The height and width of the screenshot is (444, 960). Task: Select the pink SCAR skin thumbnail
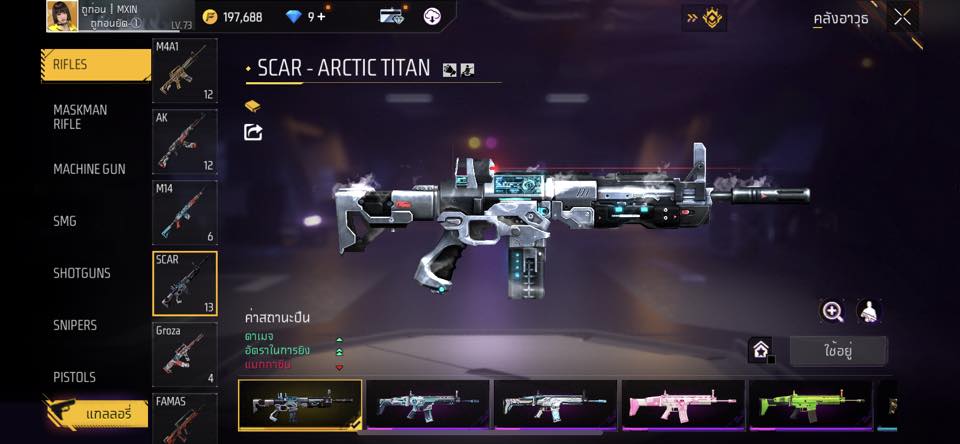[x=683, y=405]
